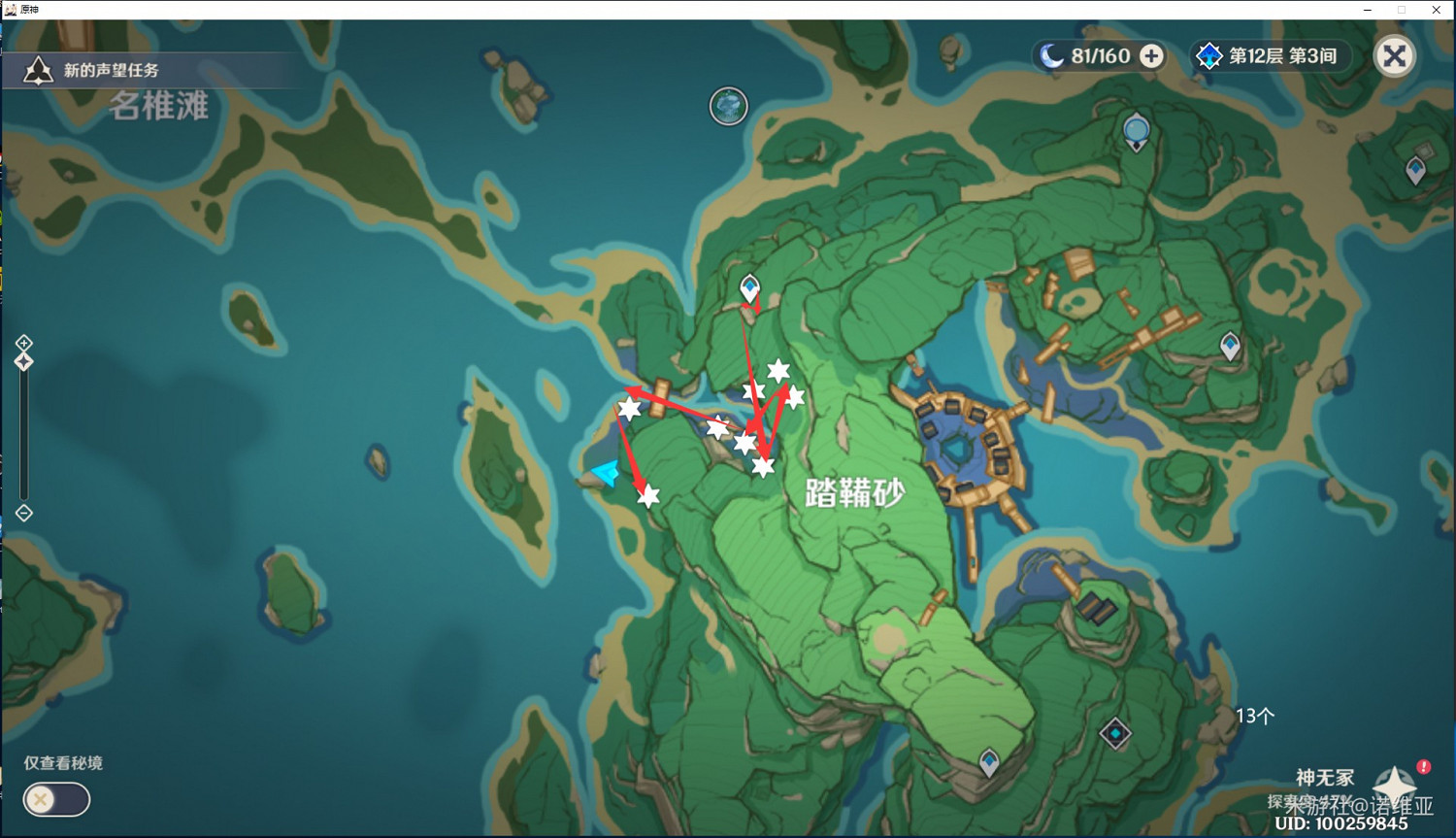
Task: Select the teleport waypoint at bottom of green plain
Action: click(x=988, y=762)
